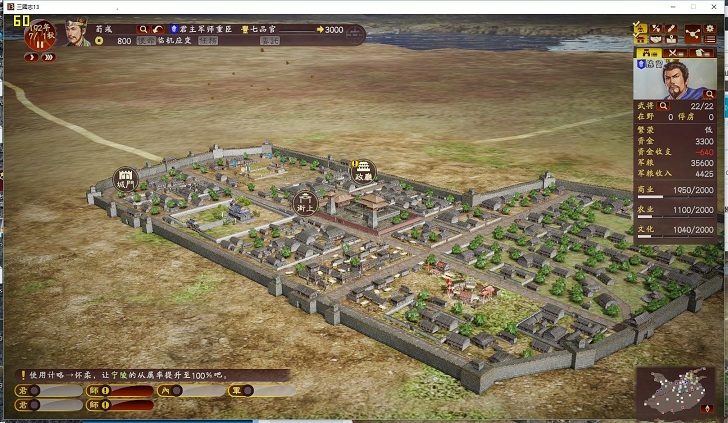The image size is (728, 423).
Task: Open the 政廳 government hall marker
Action: (364, 171)
